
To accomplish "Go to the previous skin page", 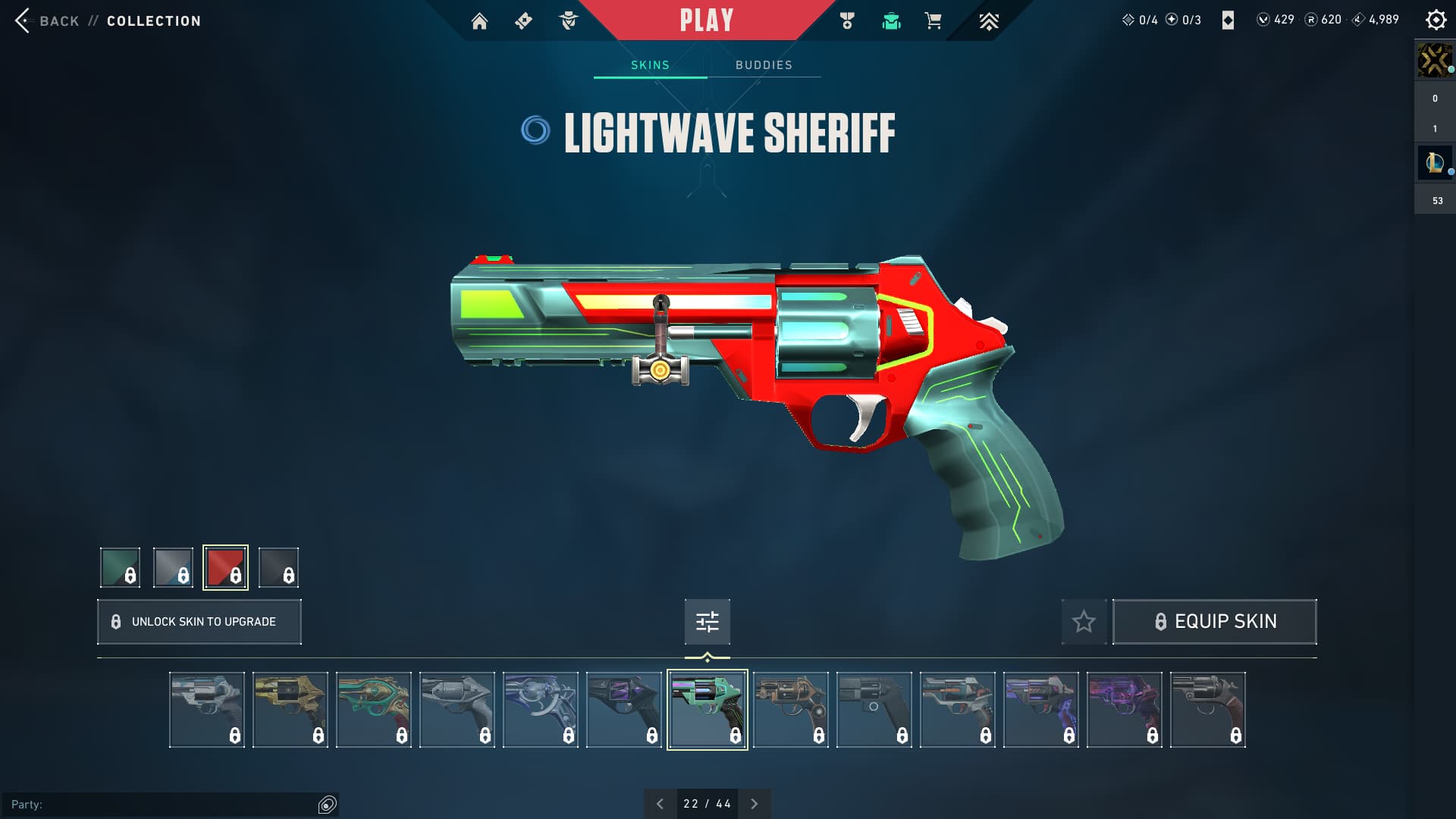I will pos(660,804).
